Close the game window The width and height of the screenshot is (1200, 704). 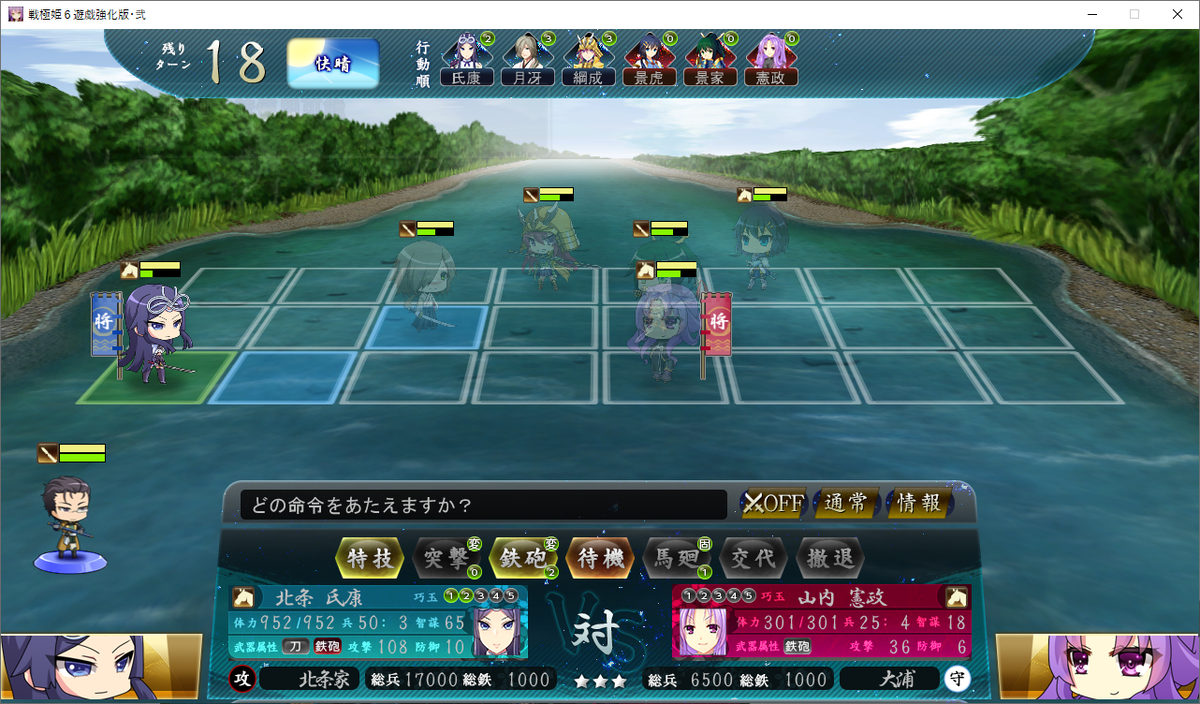(x=1176, y=14)
